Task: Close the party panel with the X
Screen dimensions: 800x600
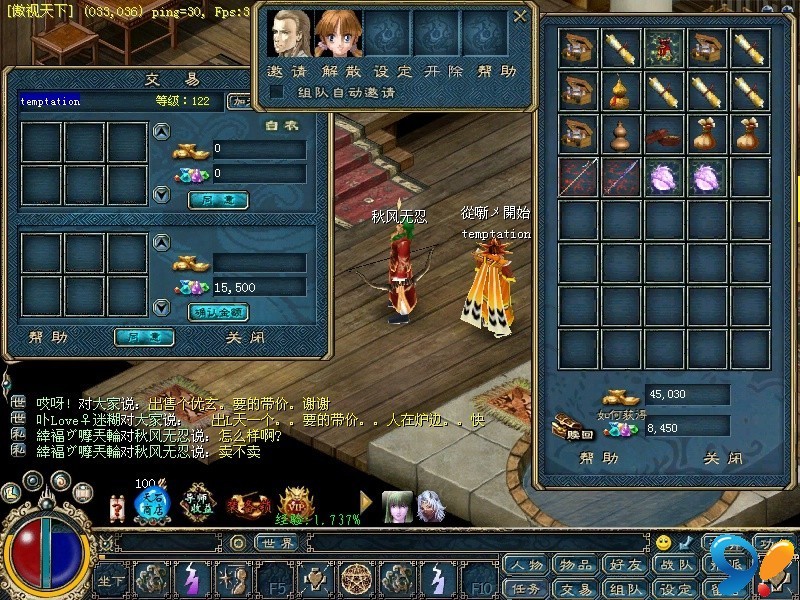Action: (x=519, y=16)
